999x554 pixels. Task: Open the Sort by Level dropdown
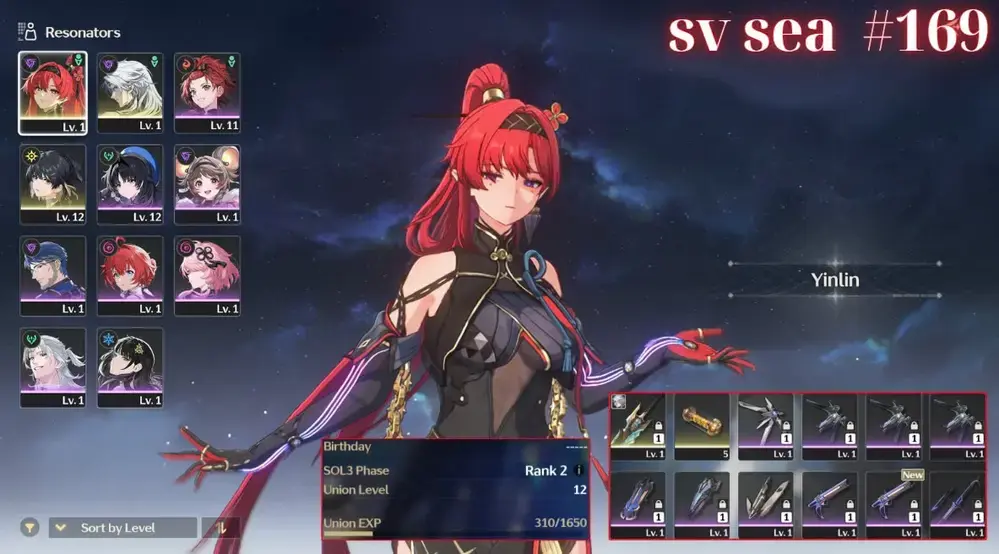123,527
